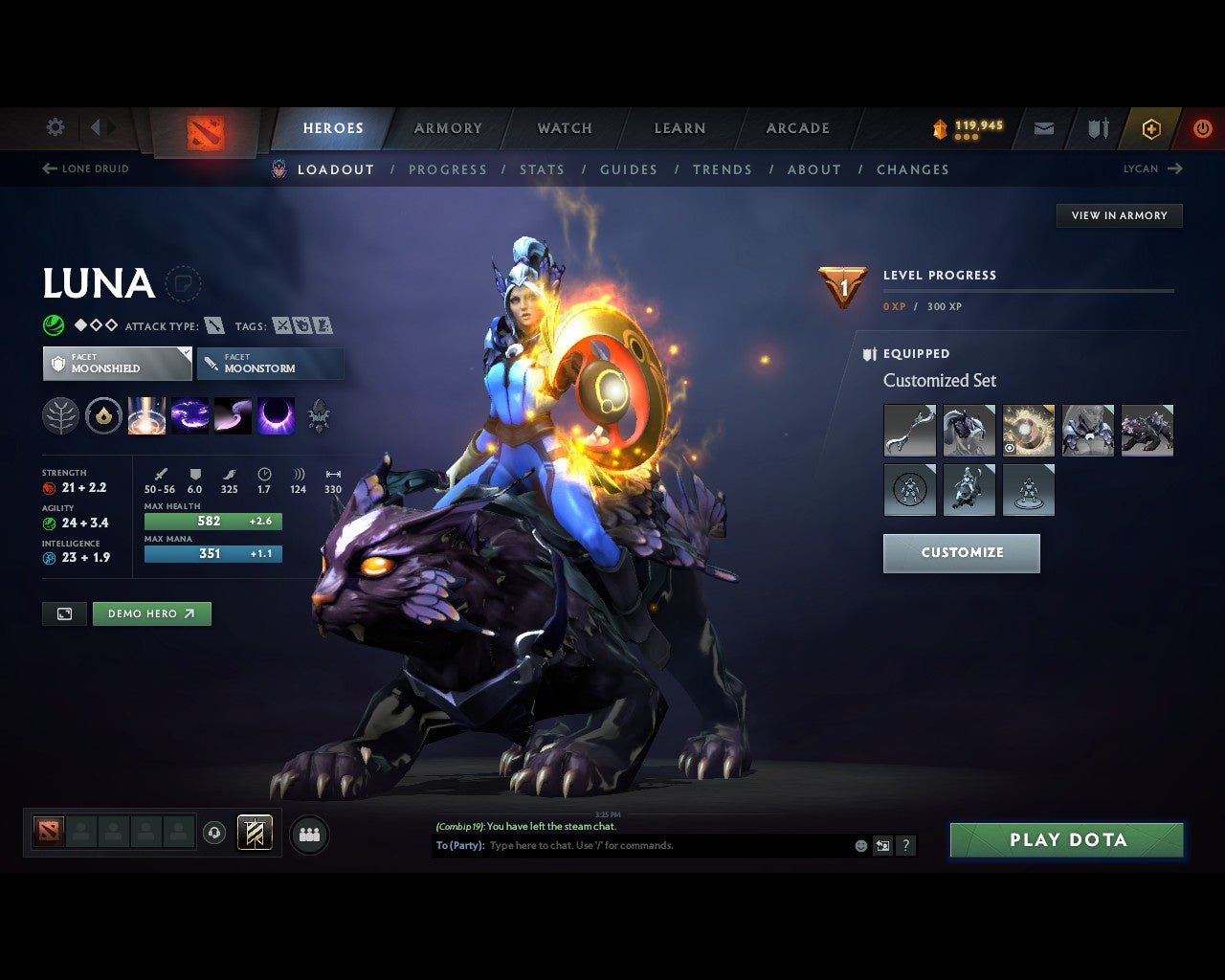The height and width of the screenshot is (980, 1225).
Task: Select the Moon Glaives ability icon
Action: (x=189, y=414)
